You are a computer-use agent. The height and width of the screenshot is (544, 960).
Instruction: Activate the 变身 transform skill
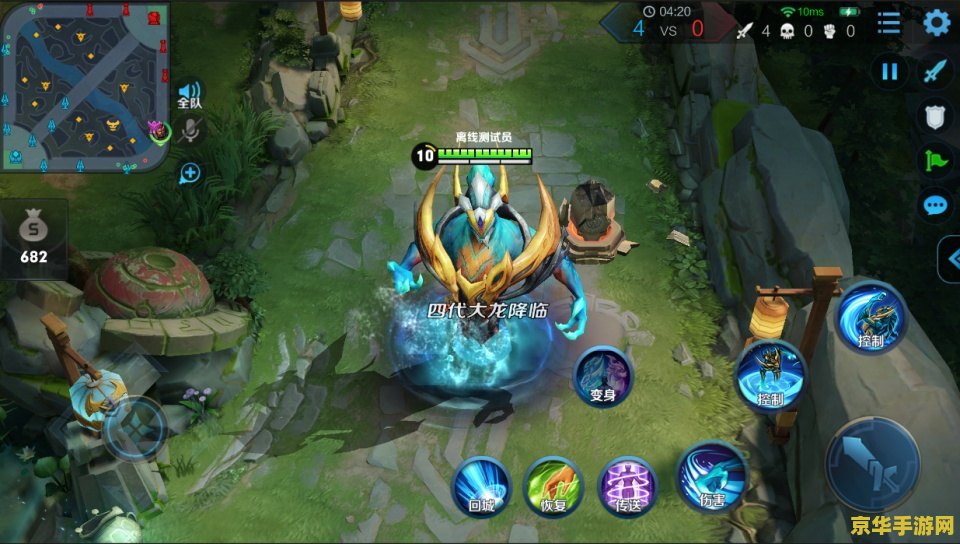[603, 375]
